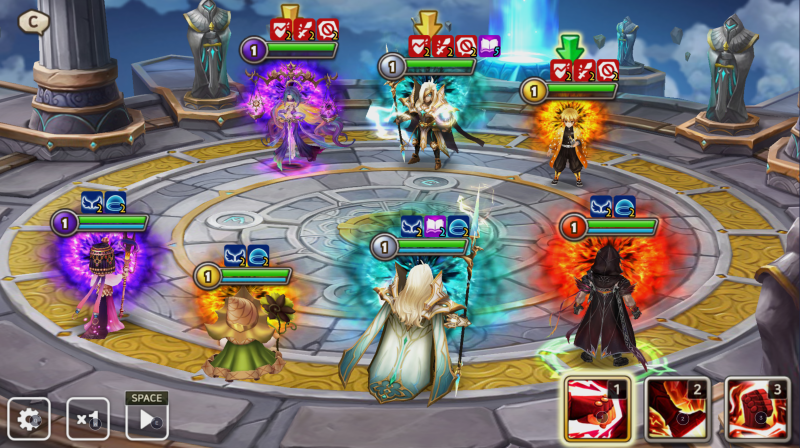This screenshot has height=448, width=800.
Task: Choose skill 2 with the flaming arm
Action: (x=677, y=410)
